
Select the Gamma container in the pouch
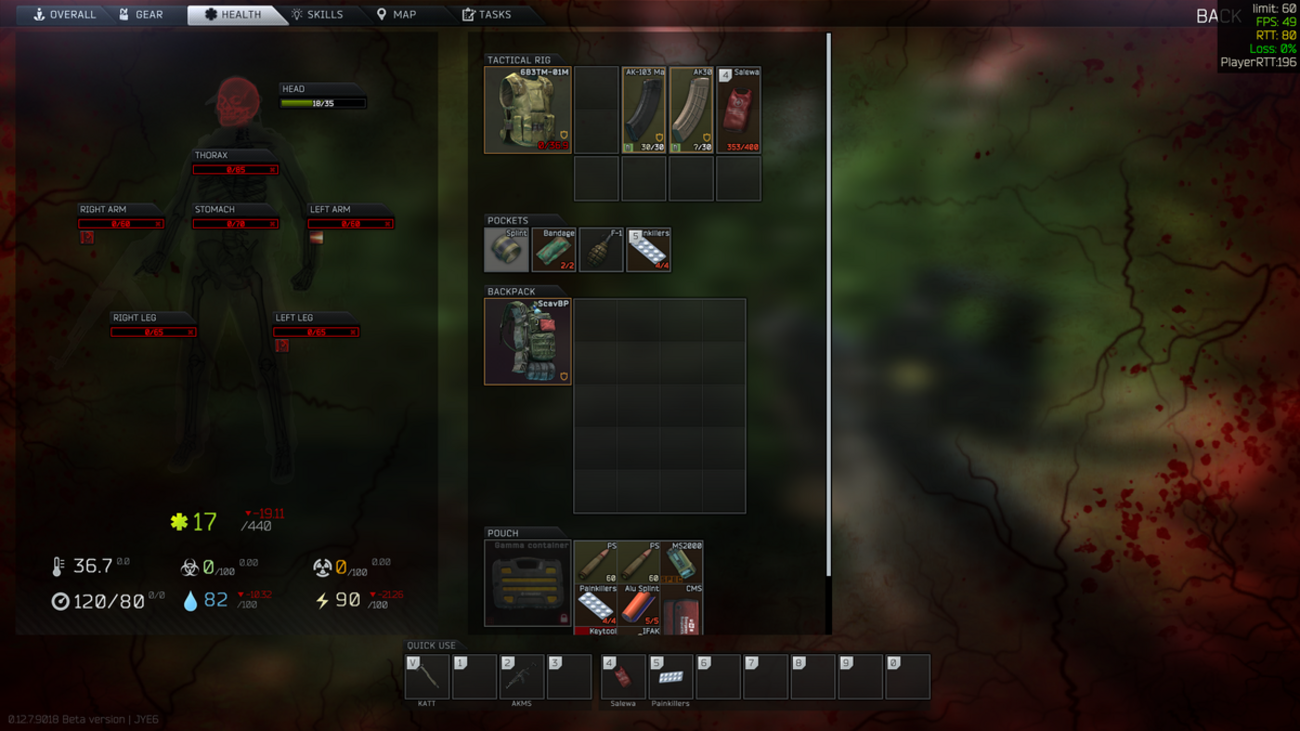(528, 583)
